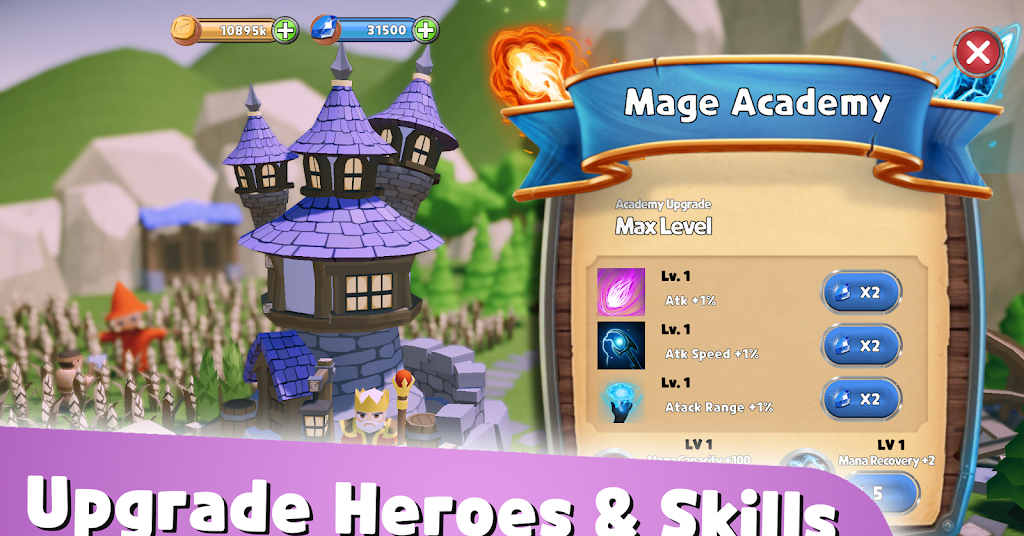
Task: Add more blue gems with the plus button
Action: [x=425, y=30]
